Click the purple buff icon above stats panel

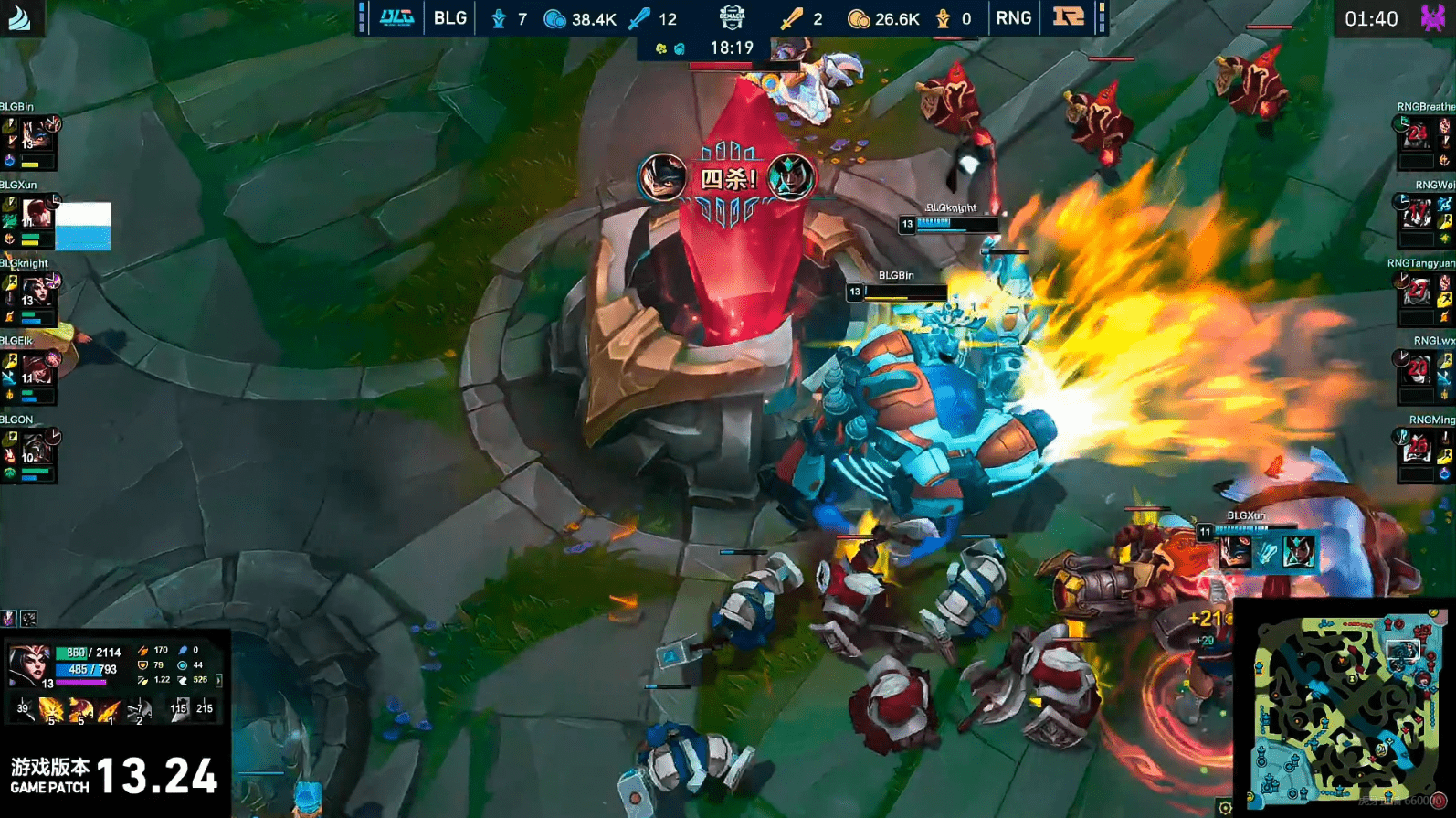click(x=9, y=619)
